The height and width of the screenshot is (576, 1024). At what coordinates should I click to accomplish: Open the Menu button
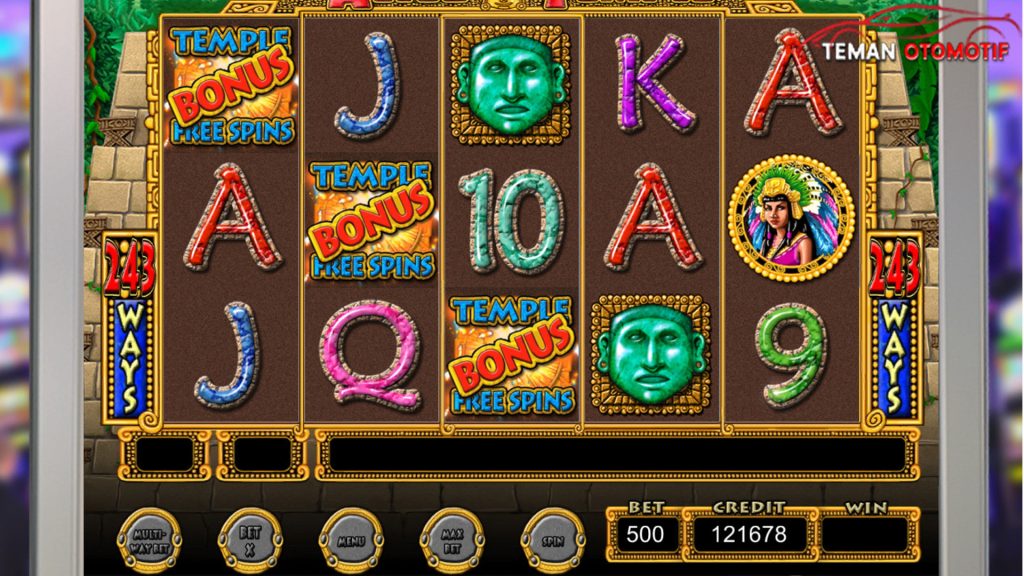[x=351, y=540]
